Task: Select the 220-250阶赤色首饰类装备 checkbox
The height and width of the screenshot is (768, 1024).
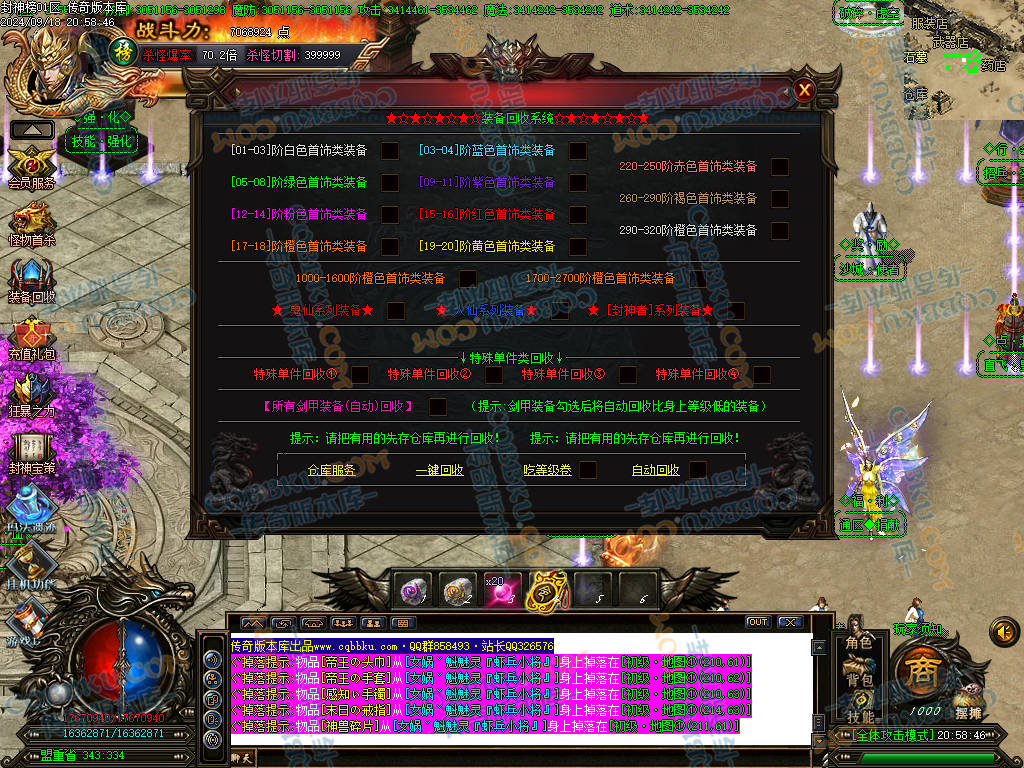Action: pyautogui.click(x=780, y=167)
